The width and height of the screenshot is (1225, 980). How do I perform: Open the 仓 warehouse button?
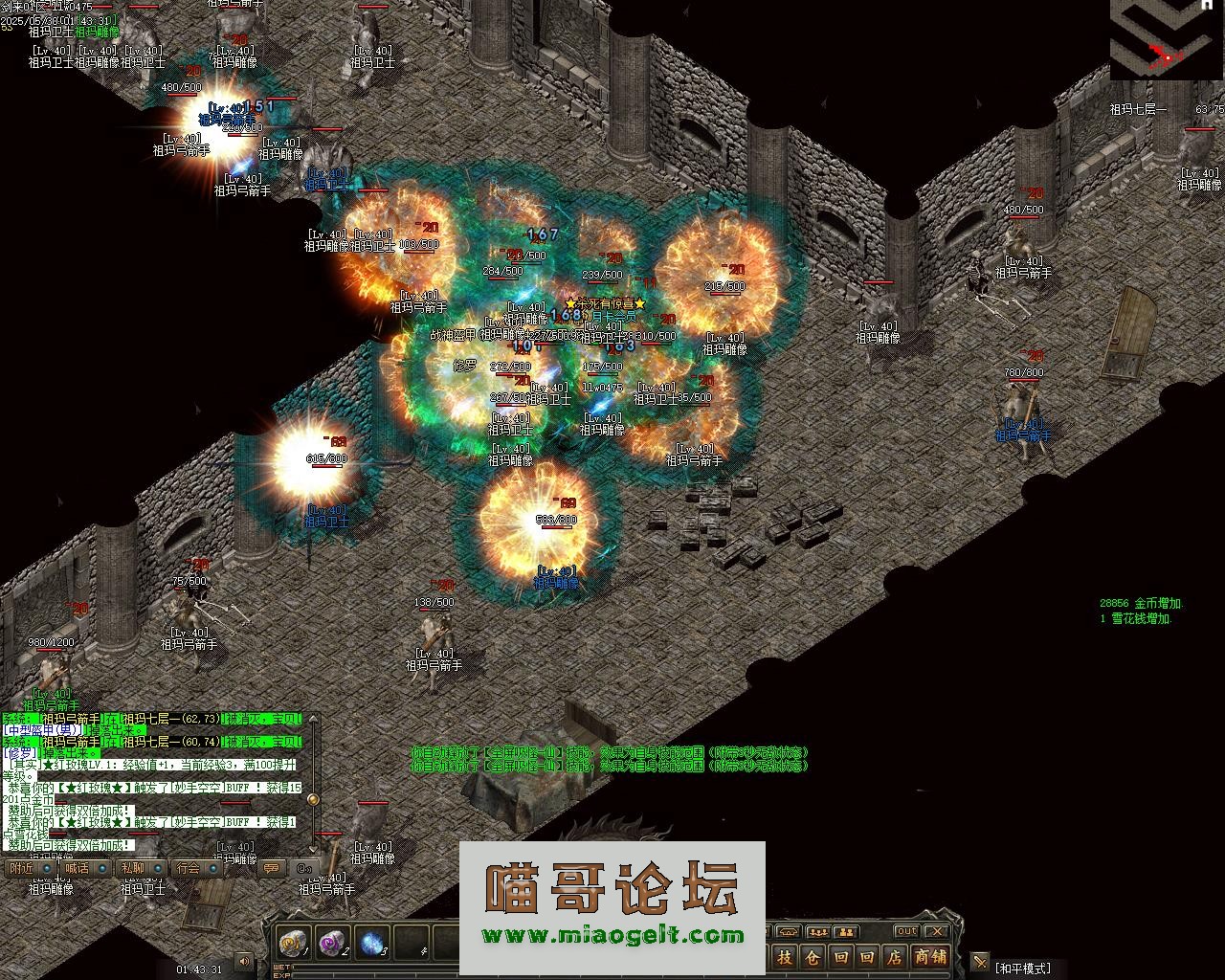pyautogui.click(x=812, y=957)
